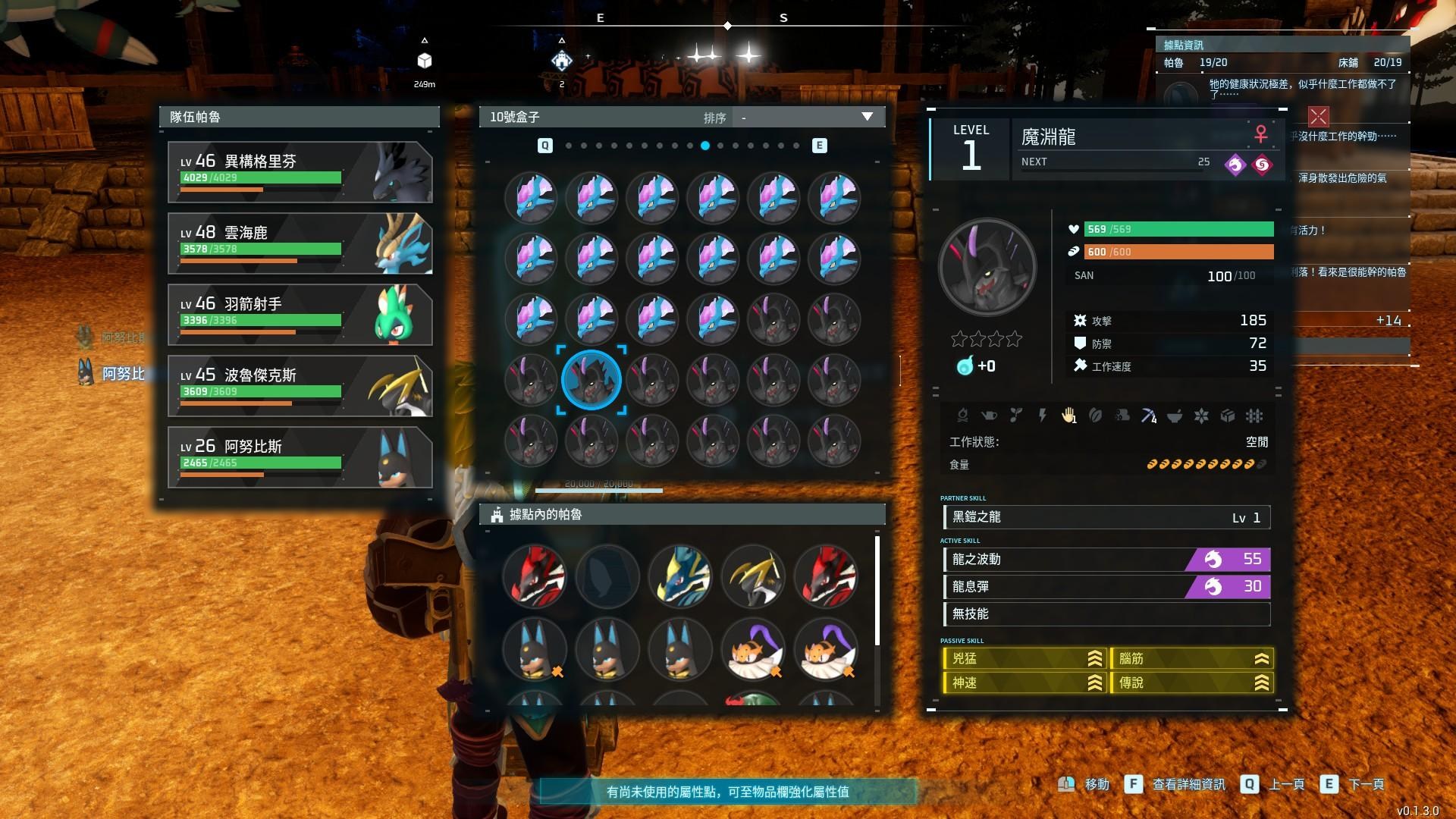Click the 腦筋 passive skill
The image size is (1456, 819).
click(x=1191, y=658)
